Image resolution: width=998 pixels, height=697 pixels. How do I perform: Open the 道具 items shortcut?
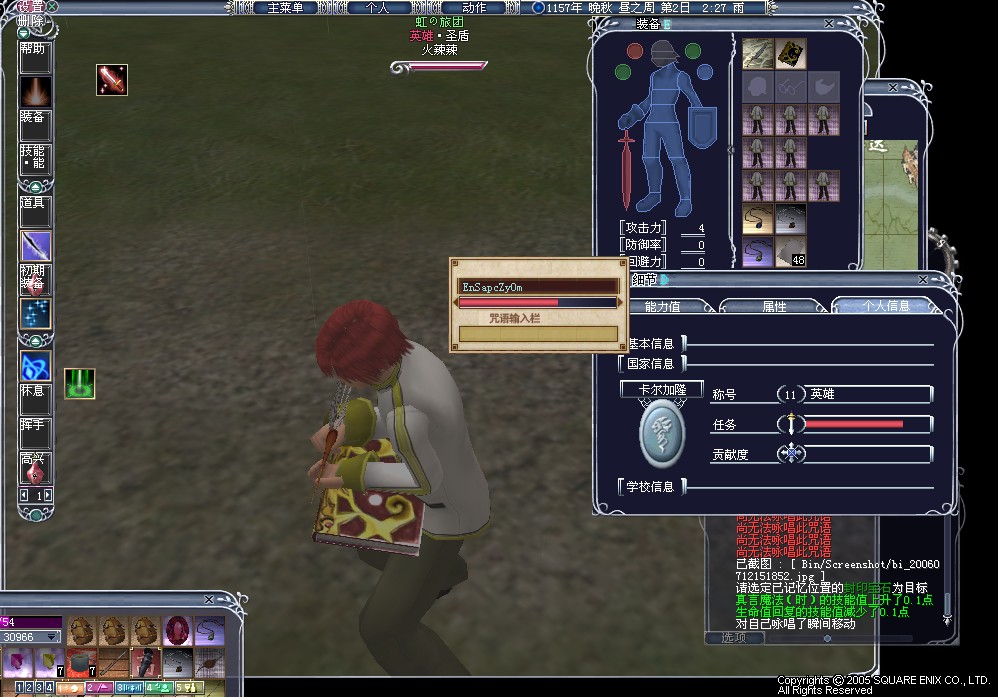click(34, 209)
